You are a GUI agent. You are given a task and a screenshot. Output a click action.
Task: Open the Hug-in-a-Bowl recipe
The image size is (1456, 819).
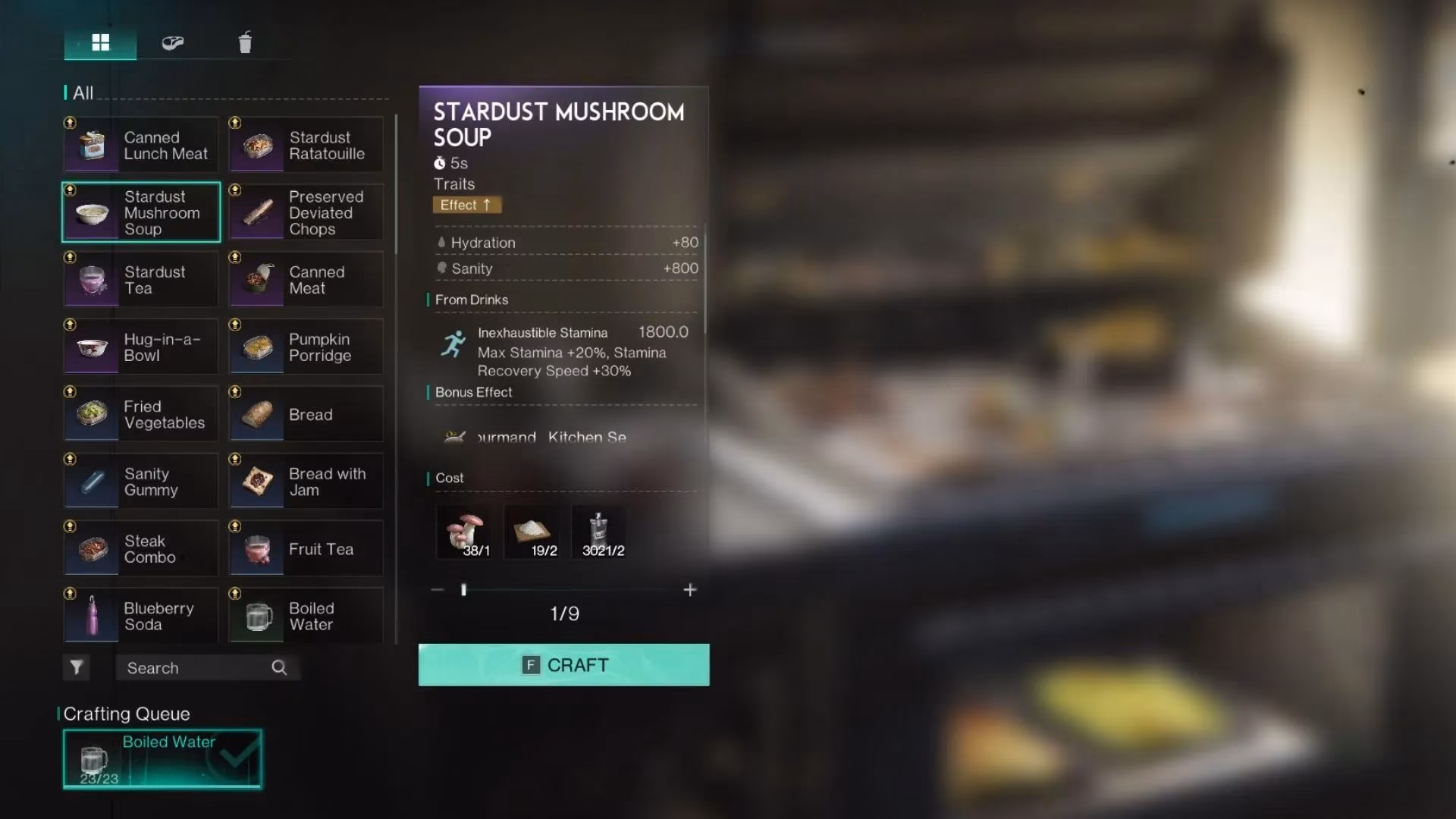pyautogui.click(x=141, y=347)
